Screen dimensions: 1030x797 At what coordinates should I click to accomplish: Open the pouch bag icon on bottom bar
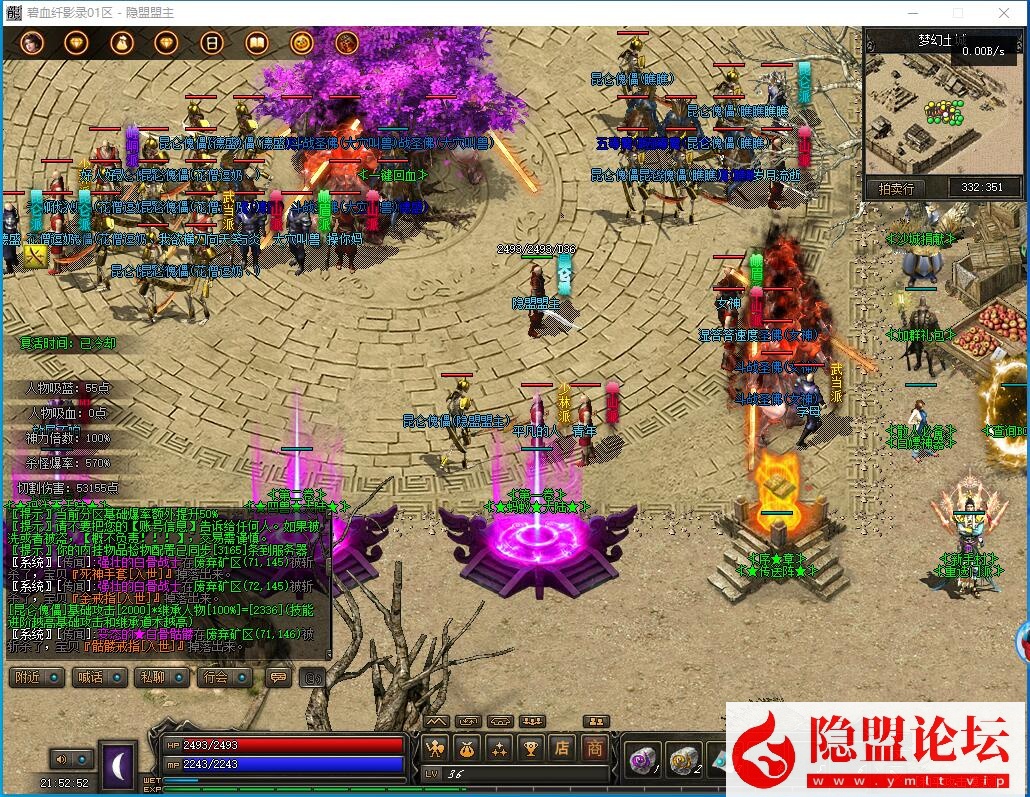[467, 747]
